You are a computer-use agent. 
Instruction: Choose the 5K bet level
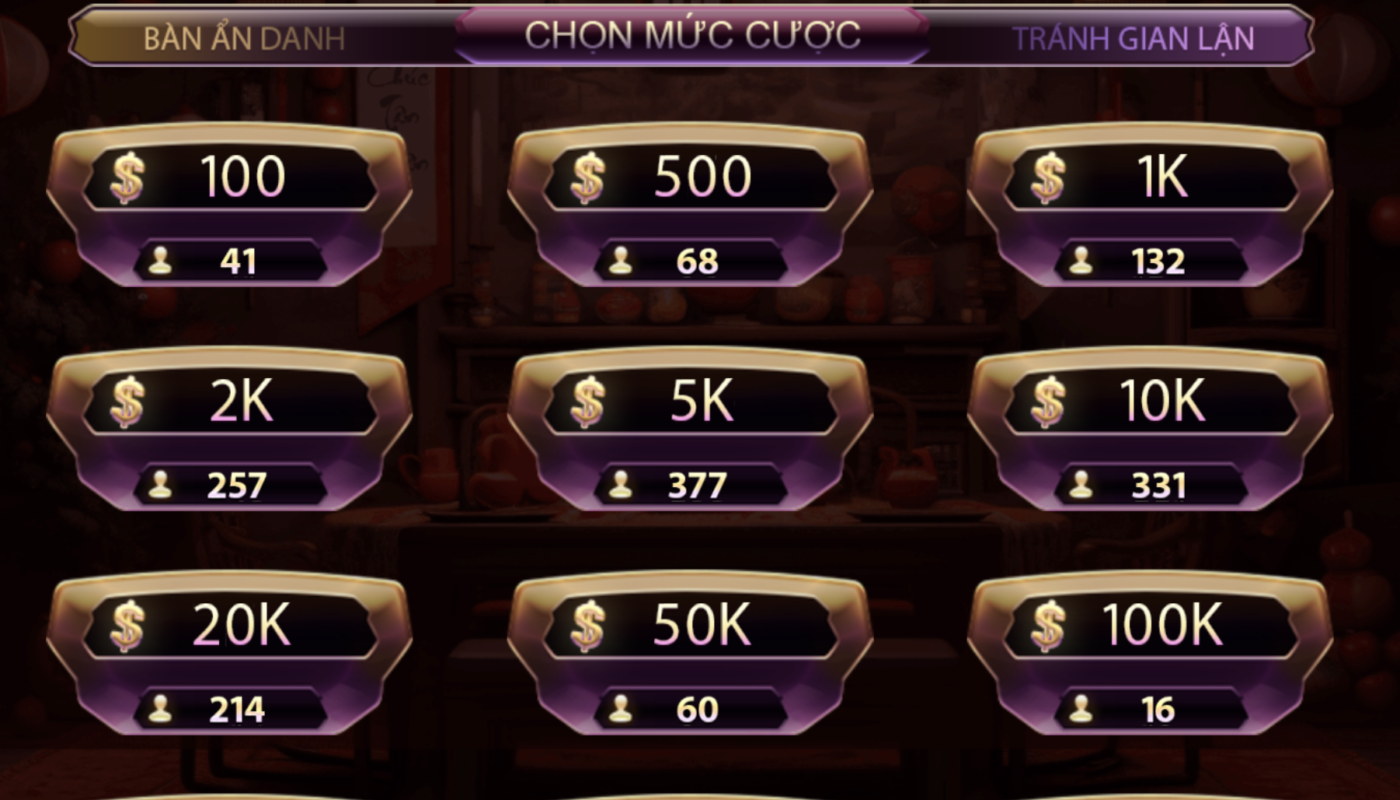690,429
